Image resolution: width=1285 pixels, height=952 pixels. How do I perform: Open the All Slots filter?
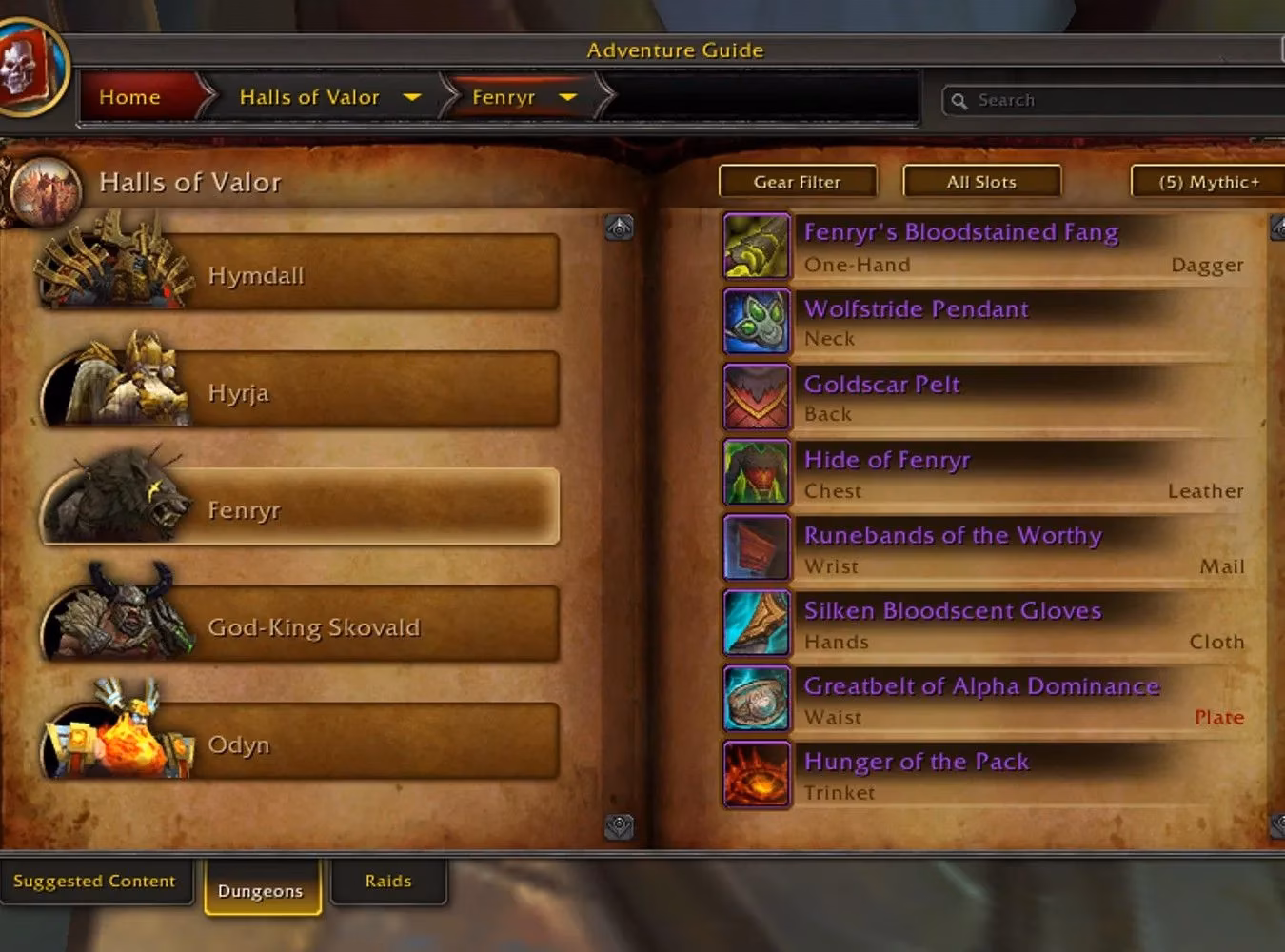[981, 181]
